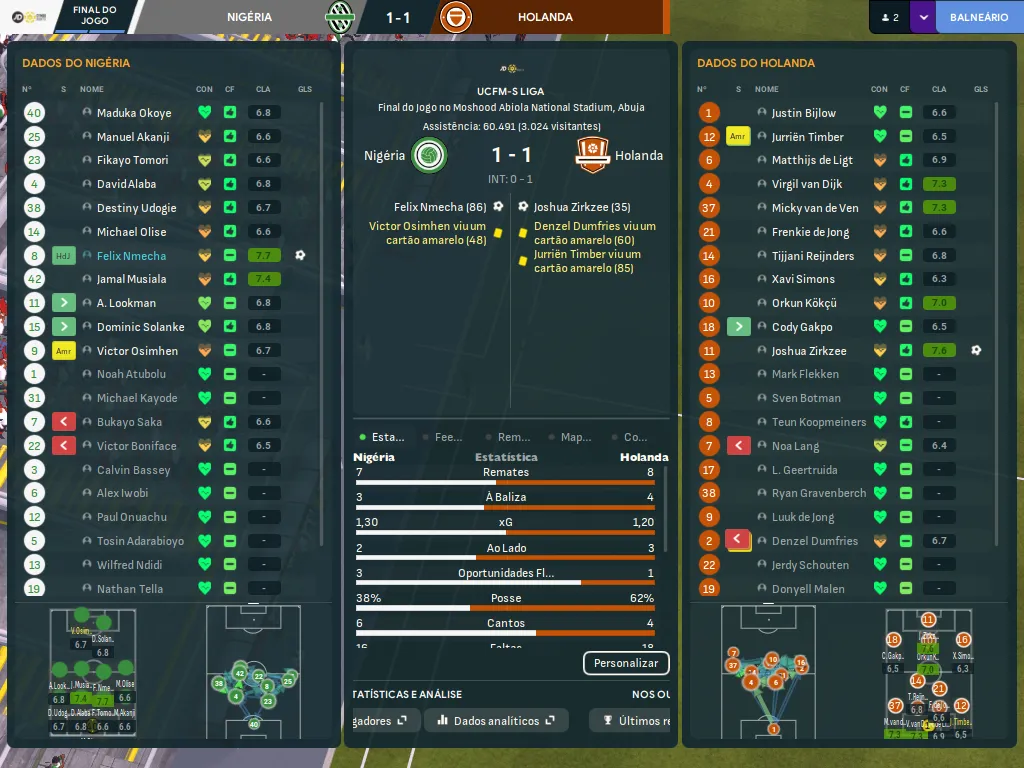
Task: Open the purple dropdown arrow beside Balneário
Action: 923,17
